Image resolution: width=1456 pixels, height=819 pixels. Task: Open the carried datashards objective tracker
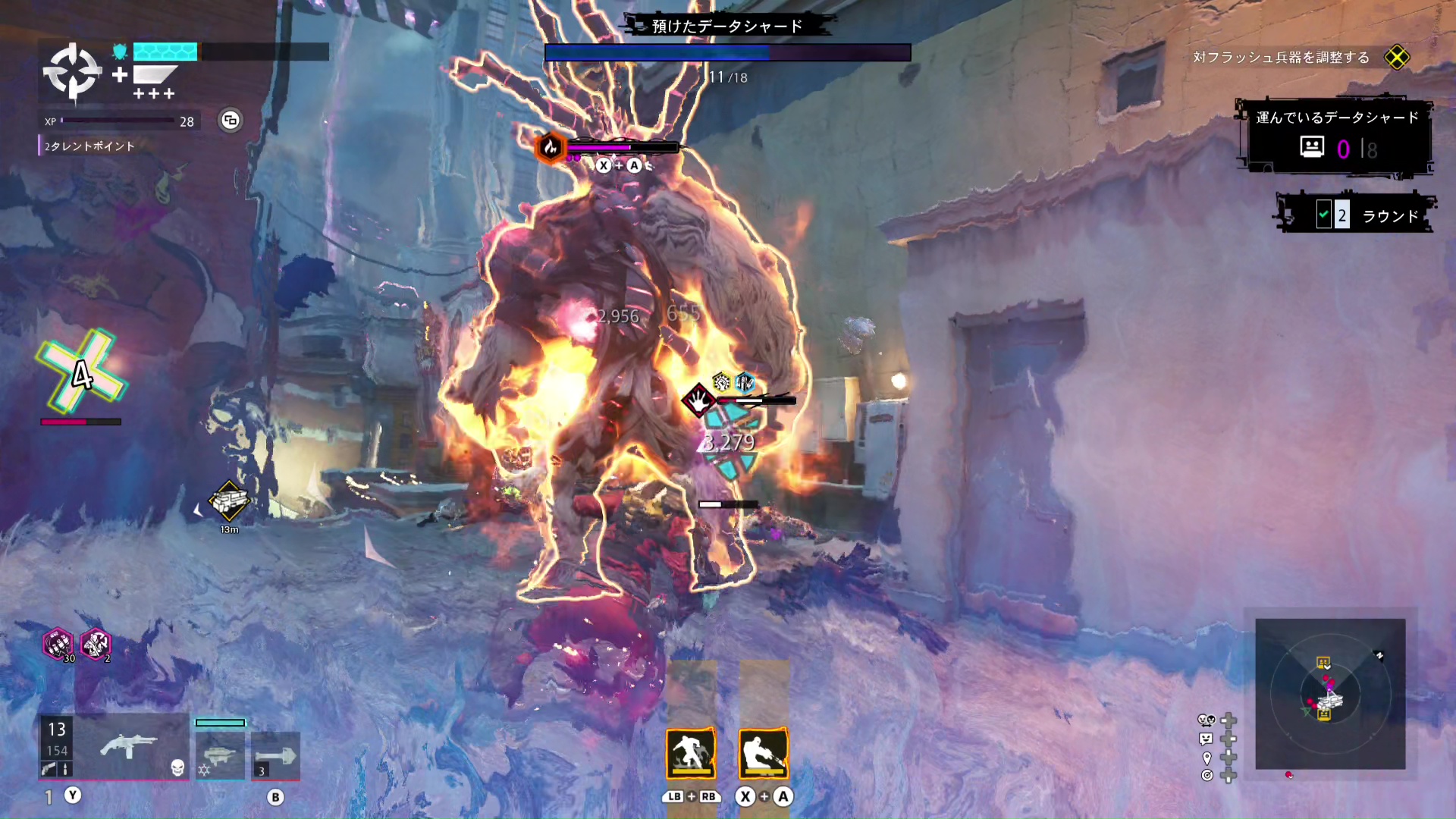(1338, 138)
